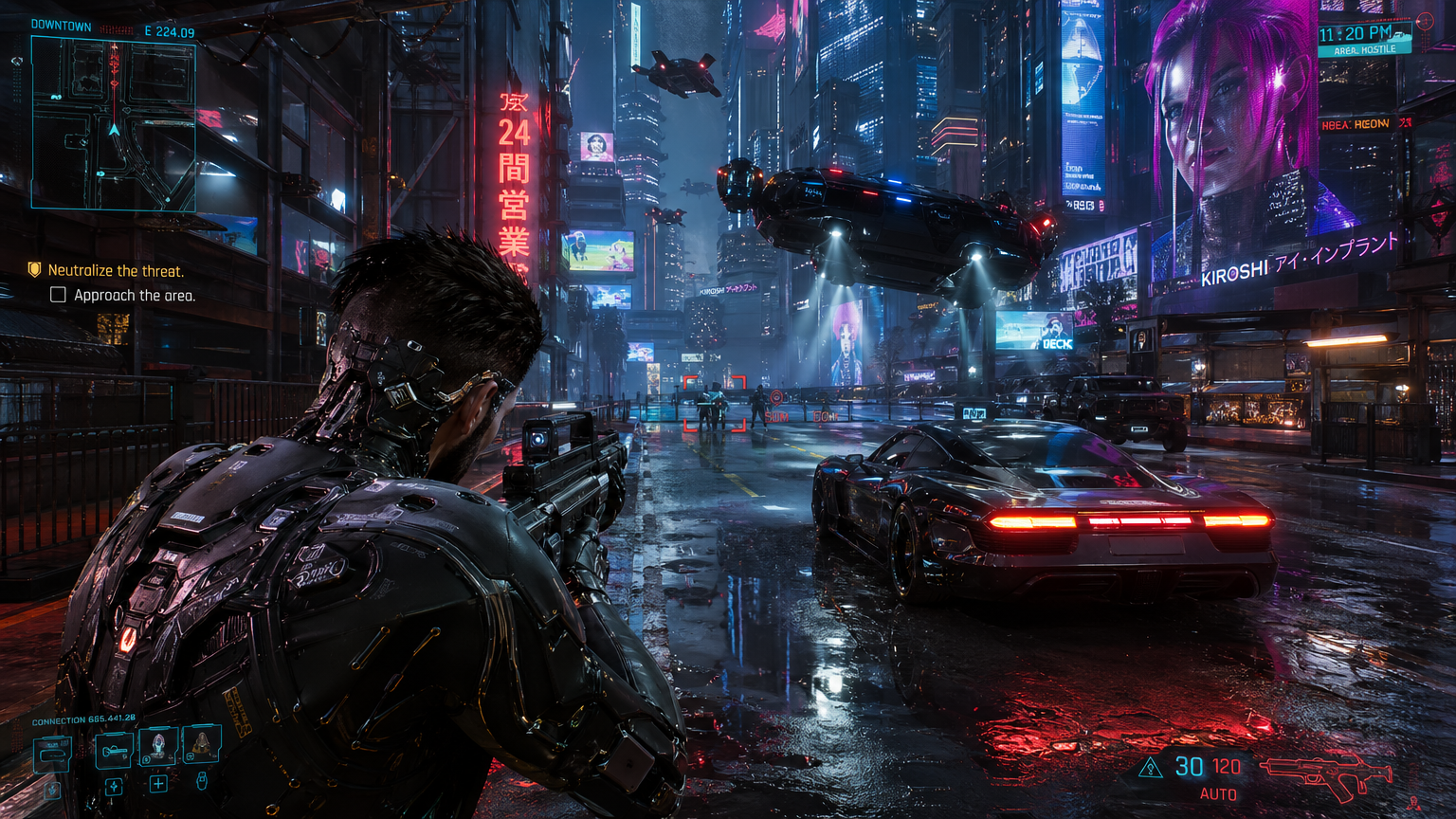Select the cyberware consumable quickslot icon

pos(199,744)
